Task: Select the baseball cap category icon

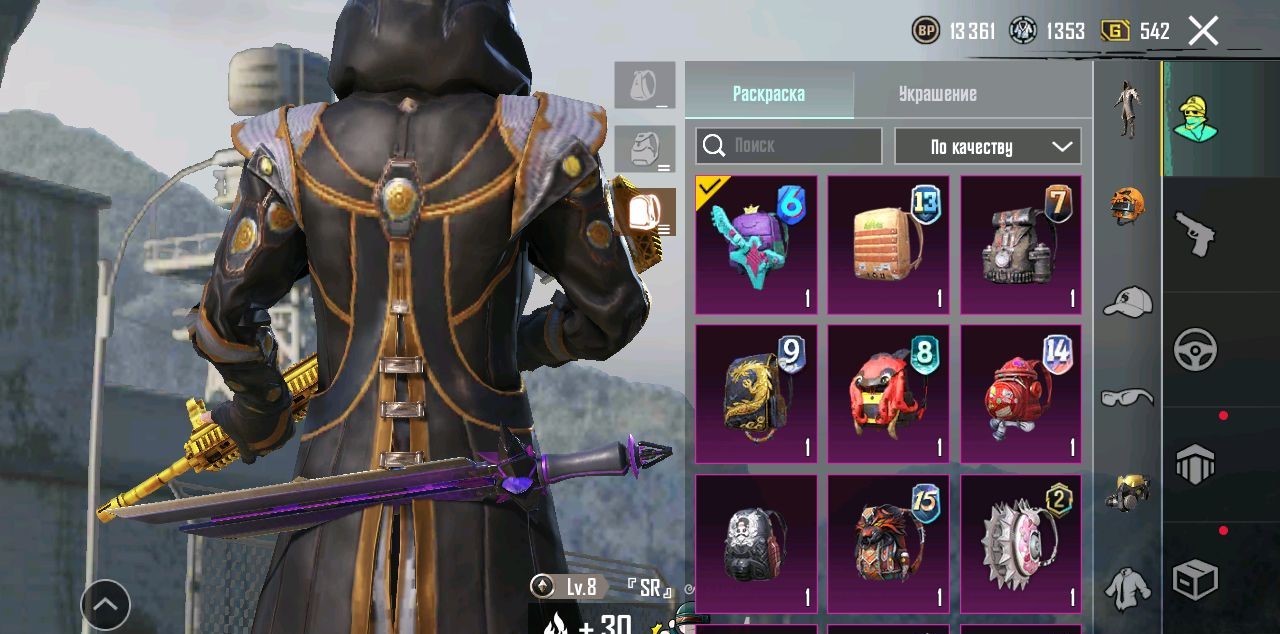Action: click(1128, 301)
